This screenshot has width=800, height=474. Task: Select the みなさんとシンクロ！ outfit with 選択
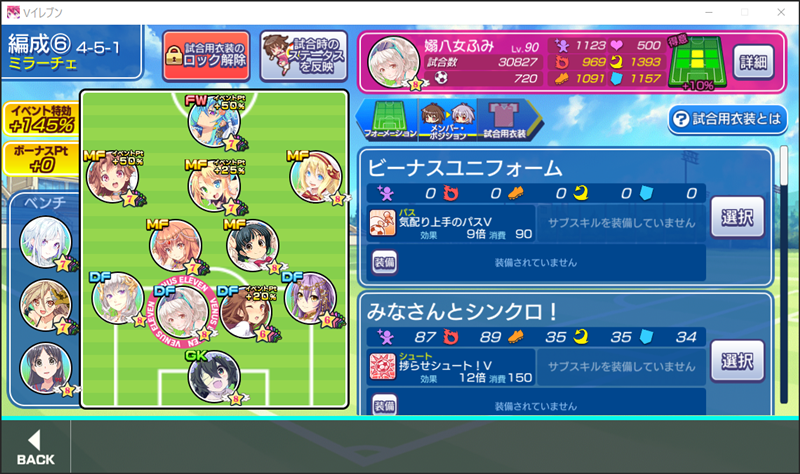click(x=737, y=360)
